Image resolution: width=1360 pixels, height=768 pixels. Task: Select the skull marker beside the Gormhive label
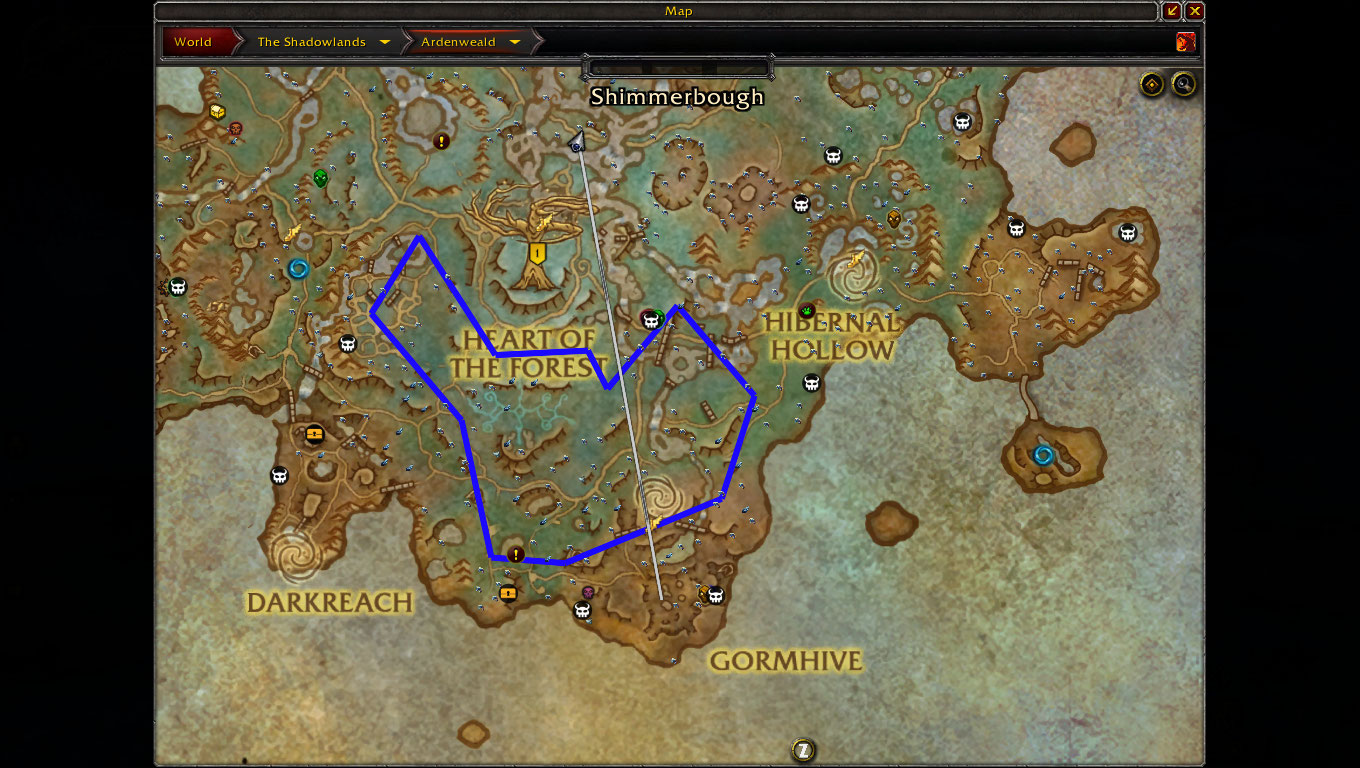[x=715, y=596]
